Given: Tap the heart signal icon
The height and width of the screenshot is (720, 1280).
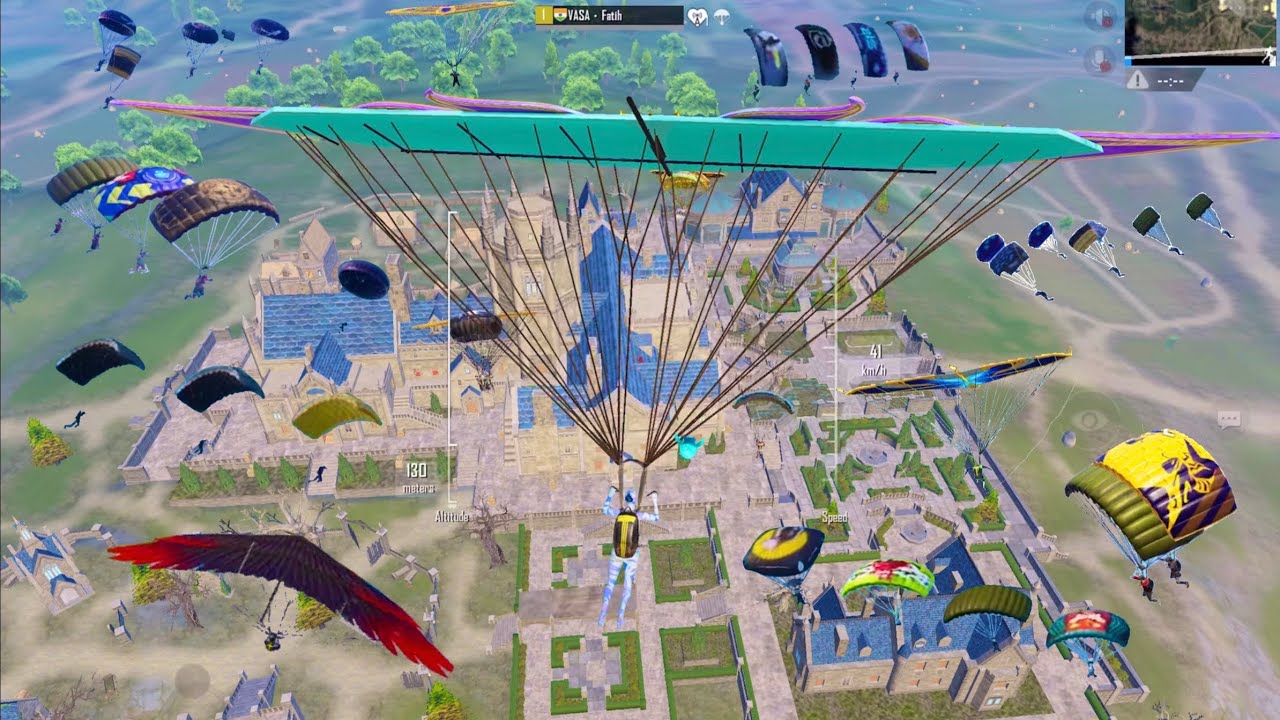Looking at the screenshot, I should tap(698, 16).
